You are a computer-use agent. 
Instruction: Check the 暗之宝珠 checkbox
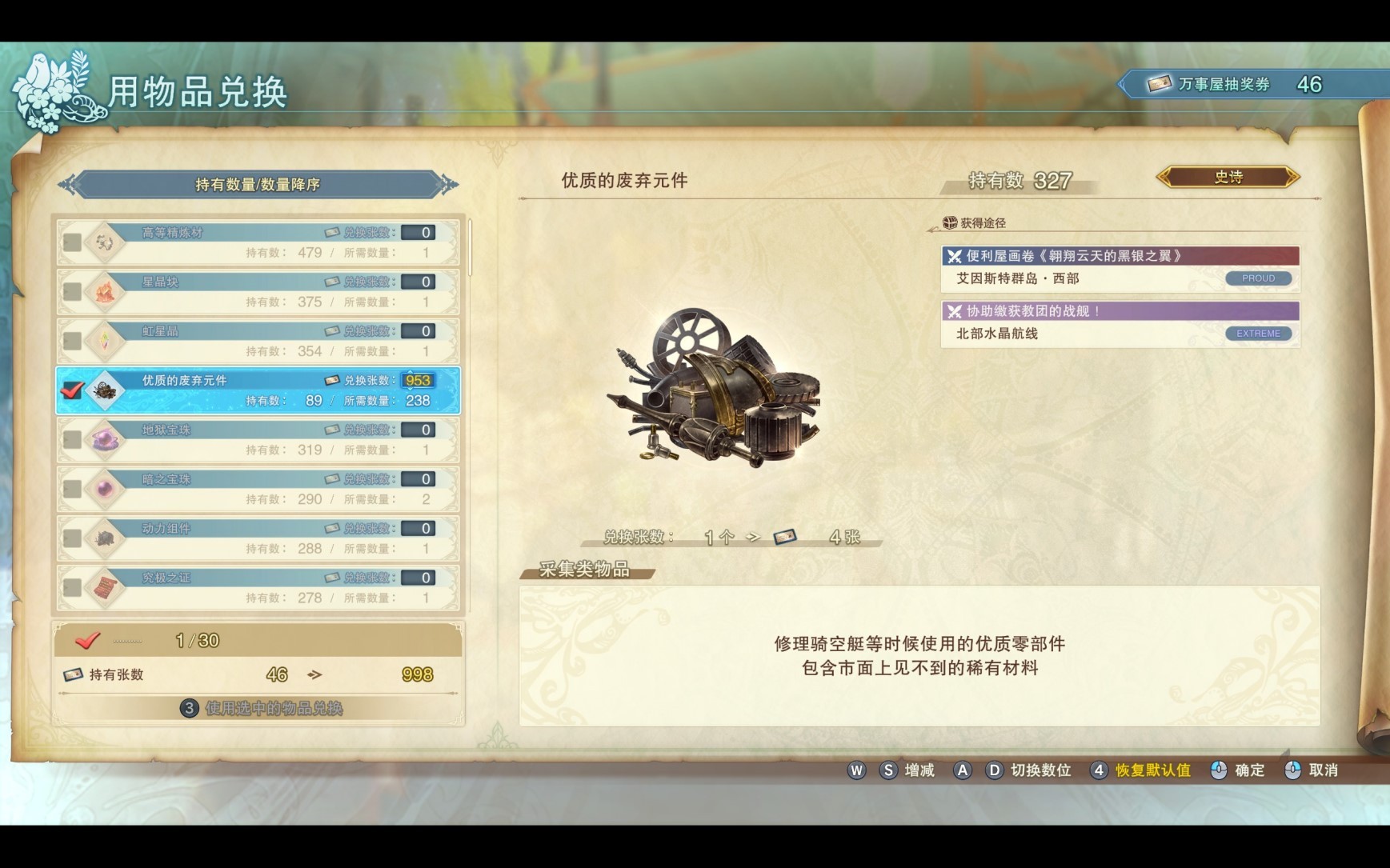pyautogui.click(x=72, y=488)
